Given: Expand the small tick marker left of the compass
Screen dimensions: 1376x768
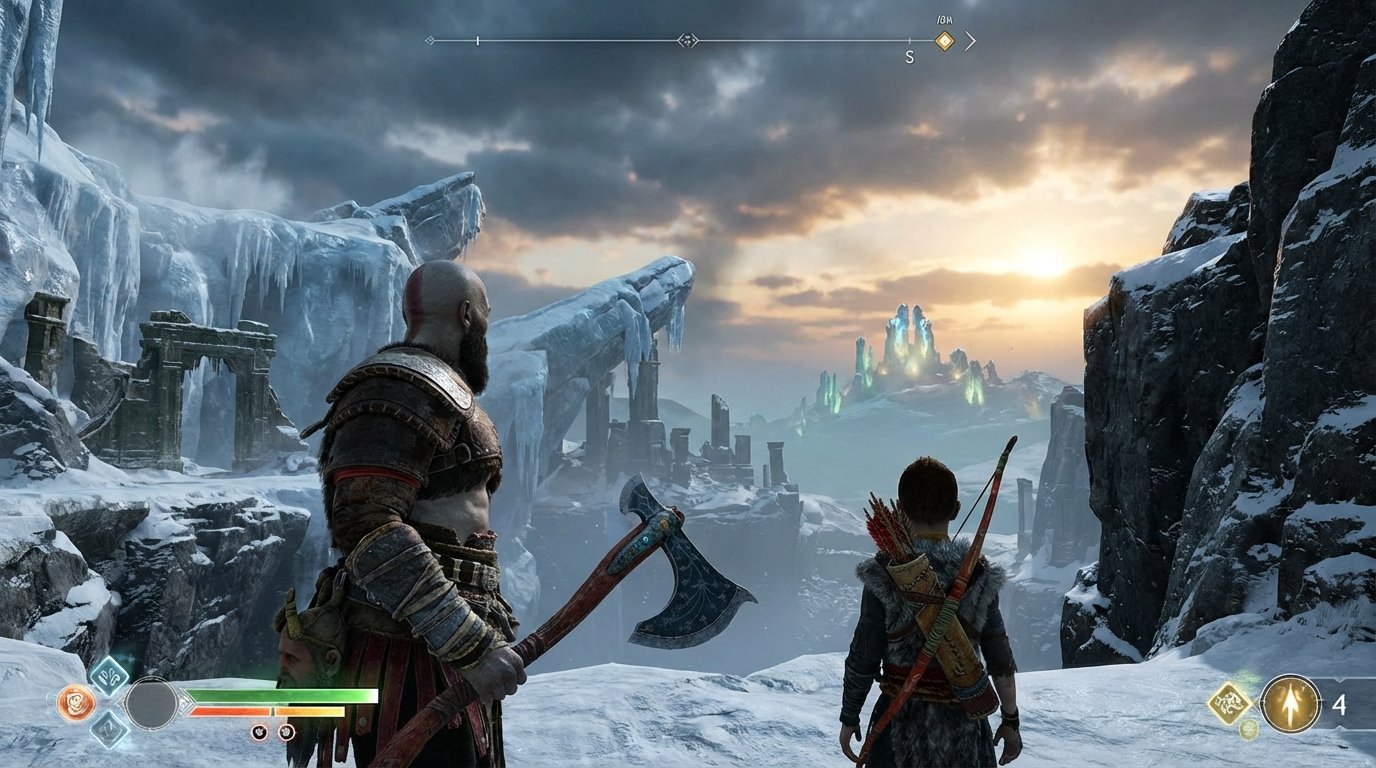Looking at the screenshot, I should click(x=477, y=41).
